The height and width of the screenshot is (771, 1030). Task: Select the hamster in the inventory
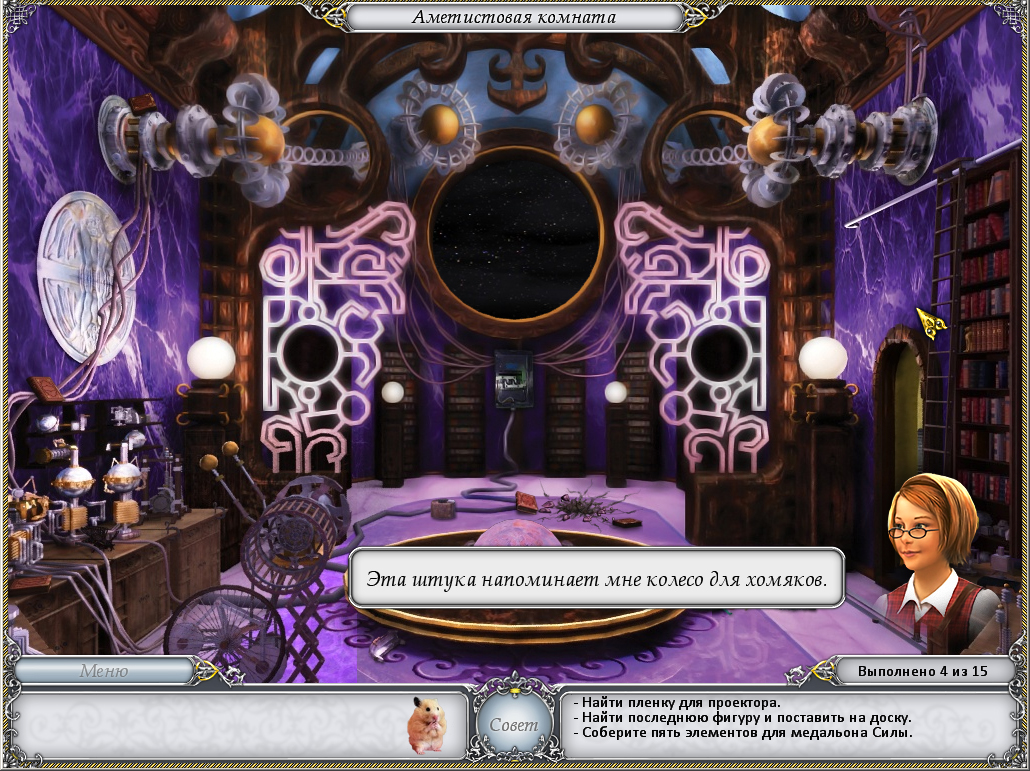coord(428,723)
